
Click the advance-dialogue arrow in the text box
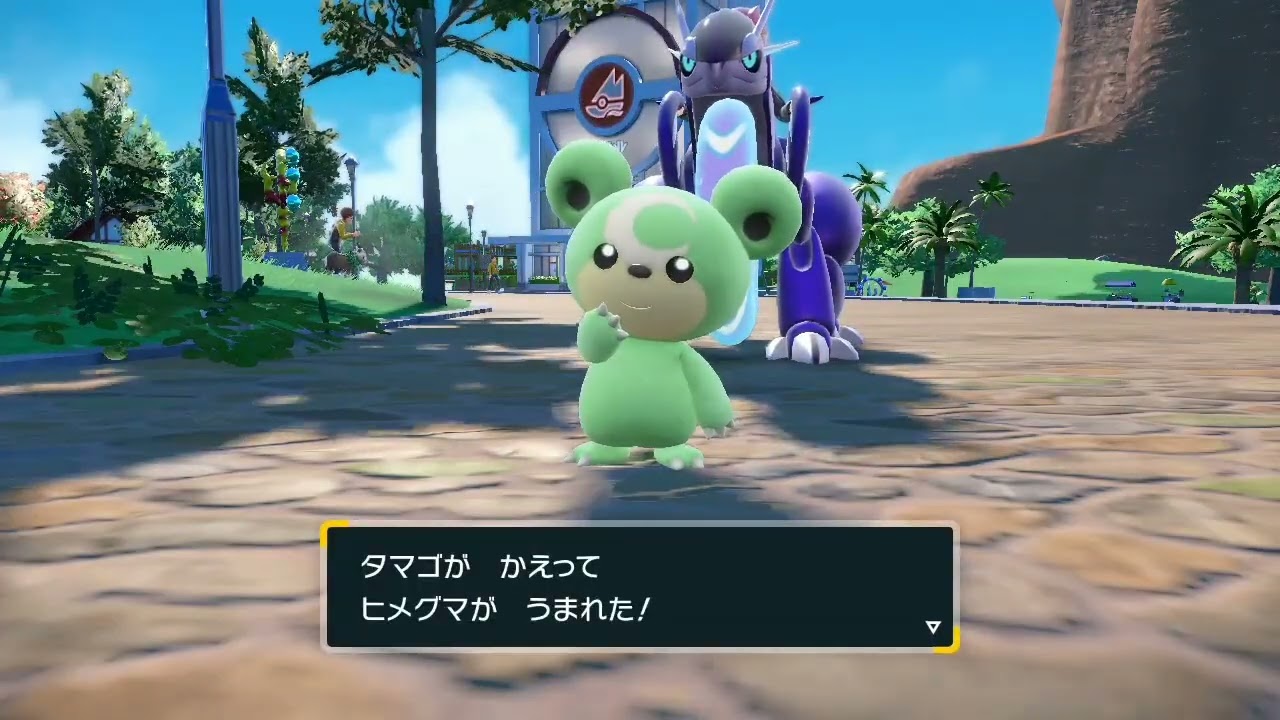point(933,628)
